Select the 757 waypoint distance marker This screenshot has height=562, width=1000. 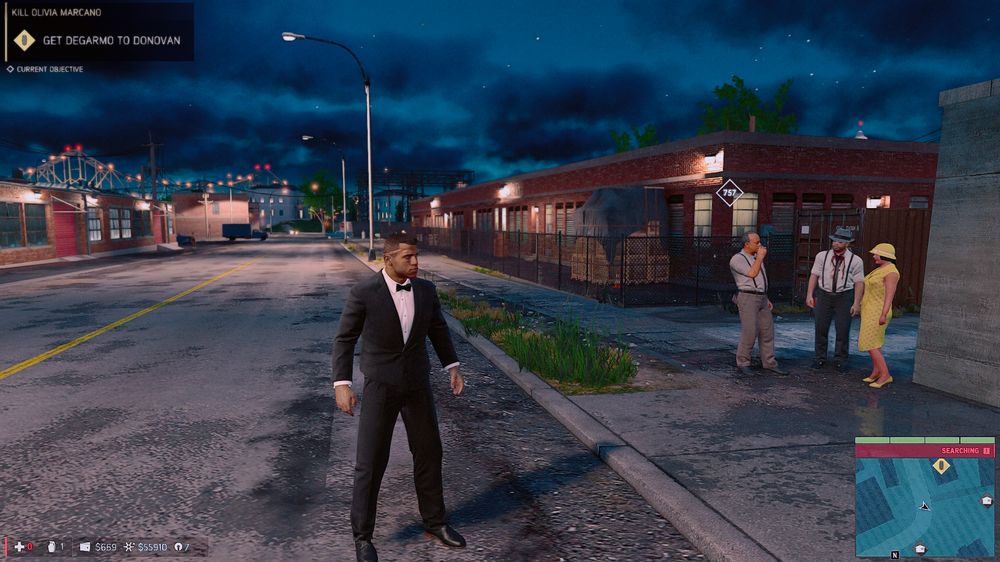(x=730, y=191)
